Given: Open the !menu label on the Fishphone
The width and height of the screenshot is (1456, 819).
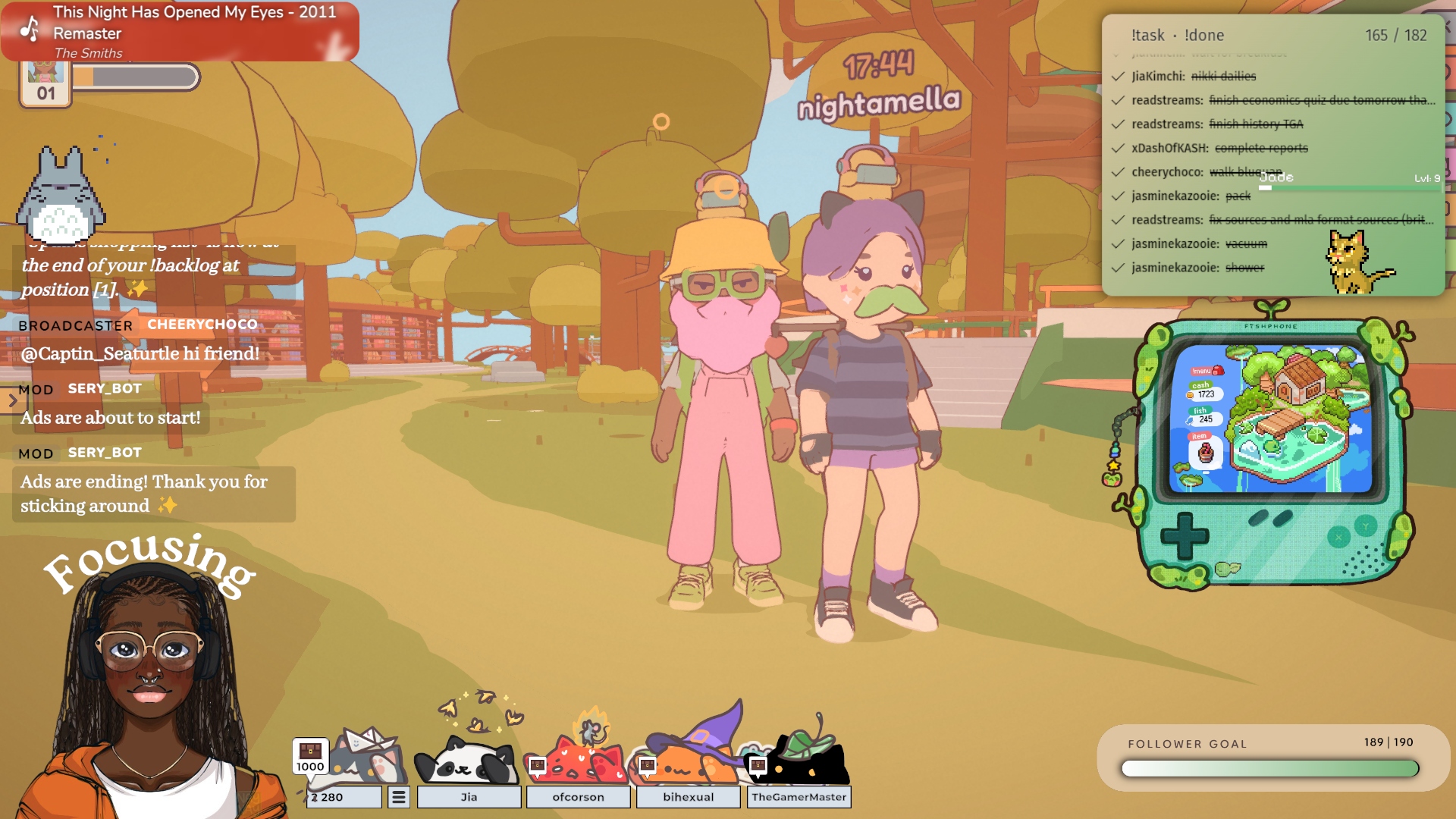Looking at the screenshot, I should (1207, 370).
